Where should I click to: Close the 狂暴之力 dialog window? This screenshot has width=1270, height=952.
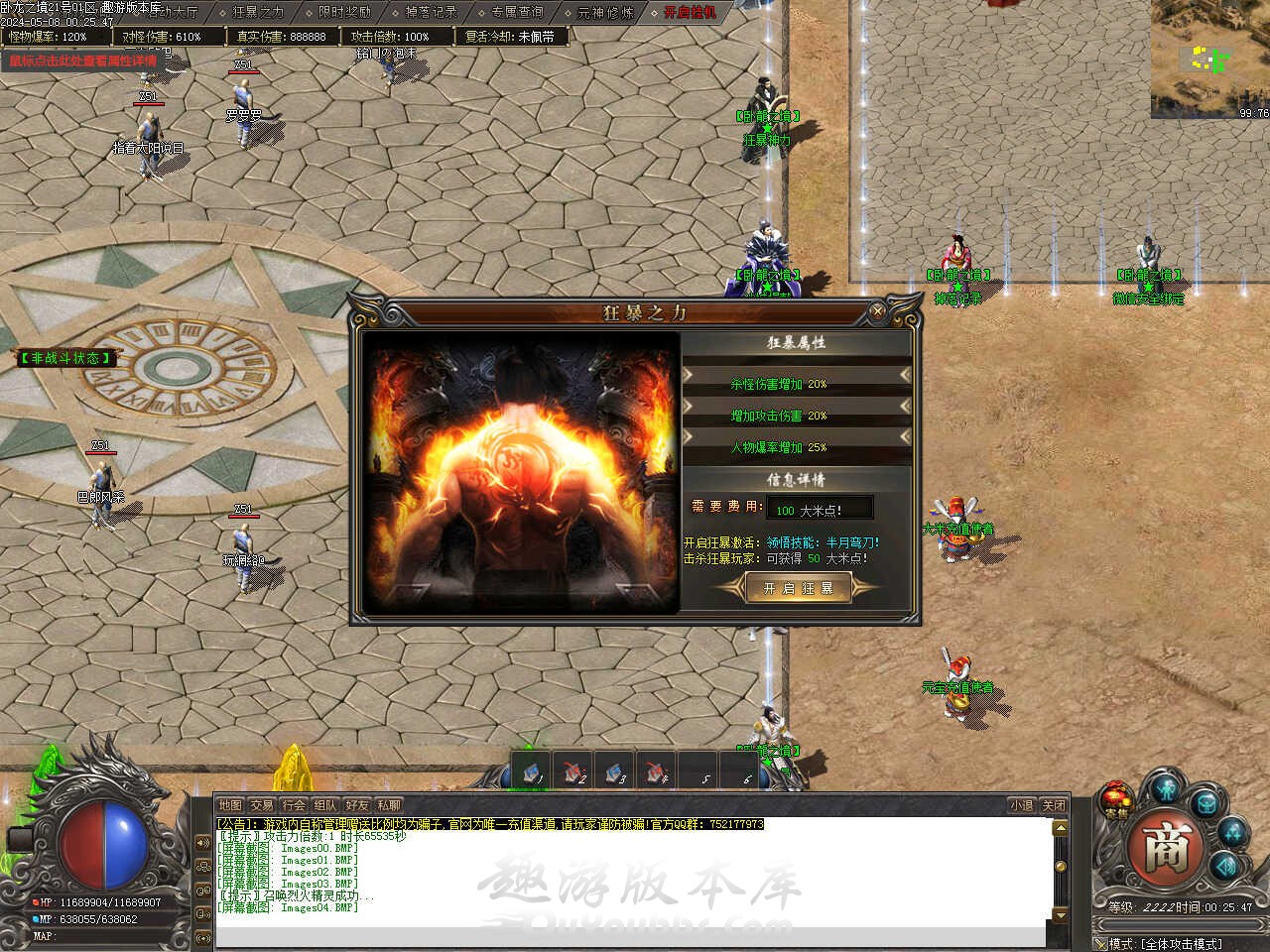(878, 311)
